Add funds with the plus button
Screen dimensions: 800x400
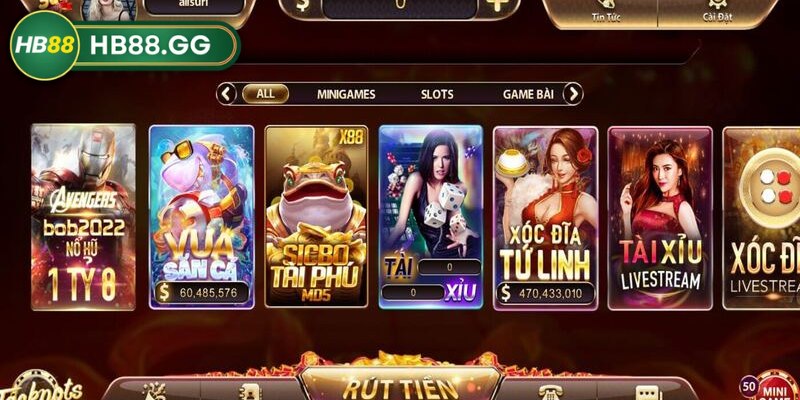[x=497, y=5]
